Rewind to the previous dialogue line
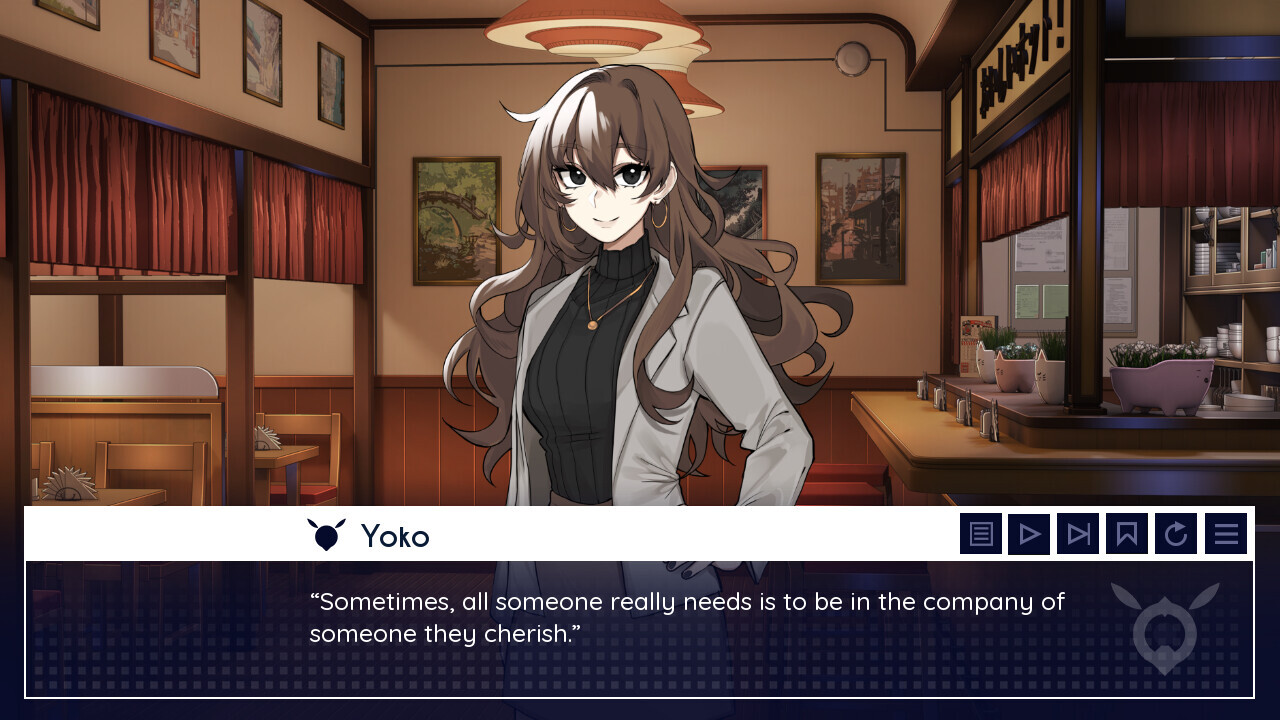1280x720 pixels. pyautogui.click(x=1176, y=533)
